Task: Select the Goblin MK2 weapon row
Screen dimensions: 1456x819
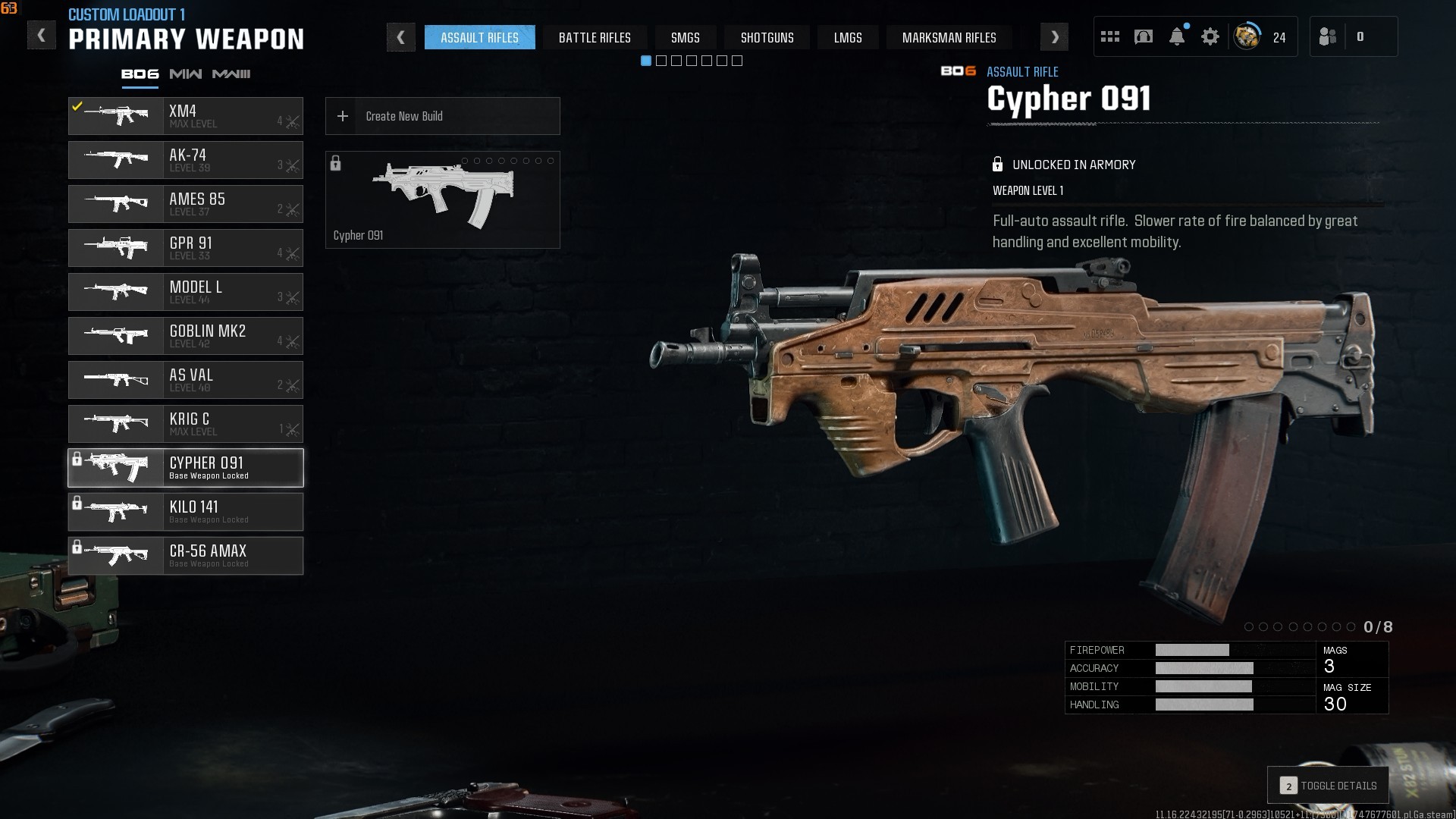Action: coord(186,336)
